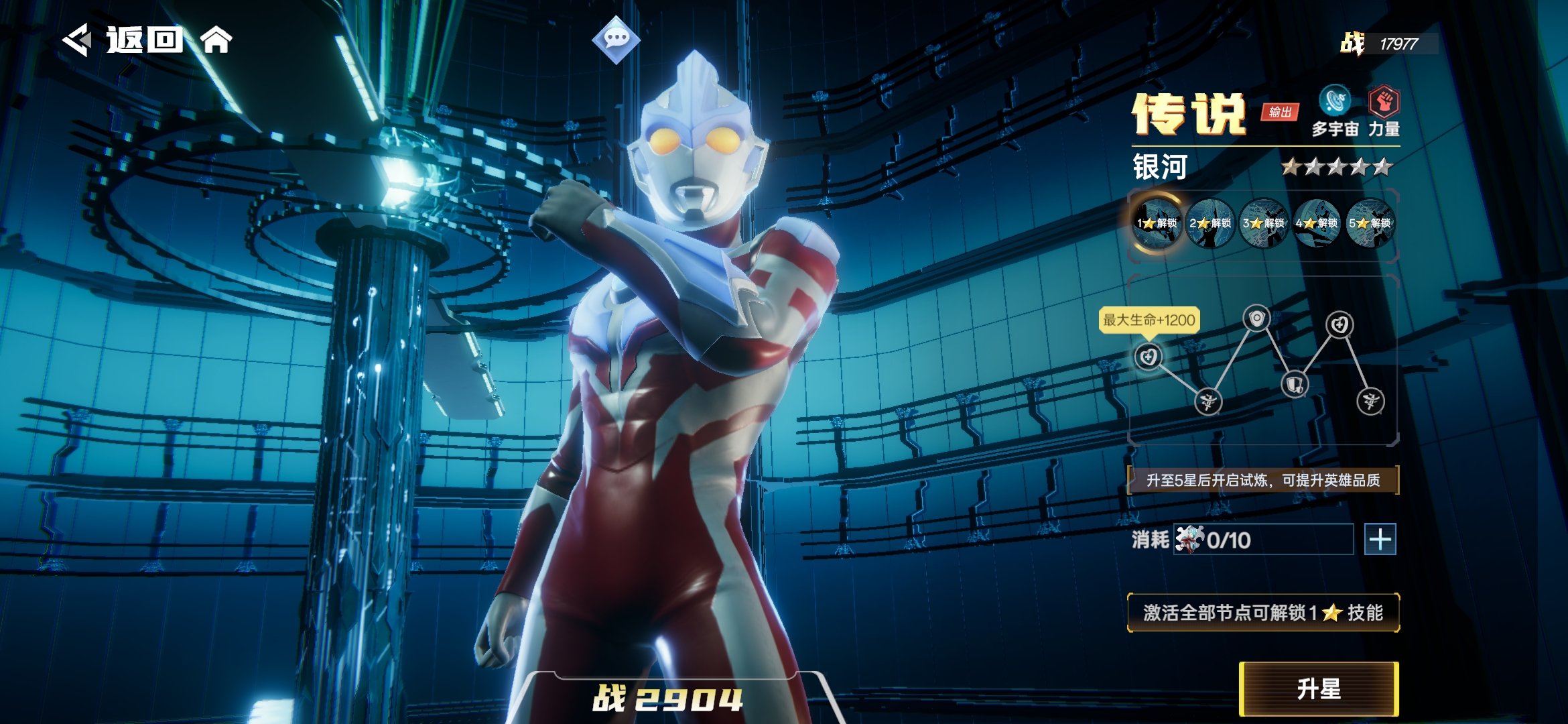Click the top shield node in the tree
The width and height of the screenshot is (1568, 724).
pyautogui.click(x=1256, y=318)
